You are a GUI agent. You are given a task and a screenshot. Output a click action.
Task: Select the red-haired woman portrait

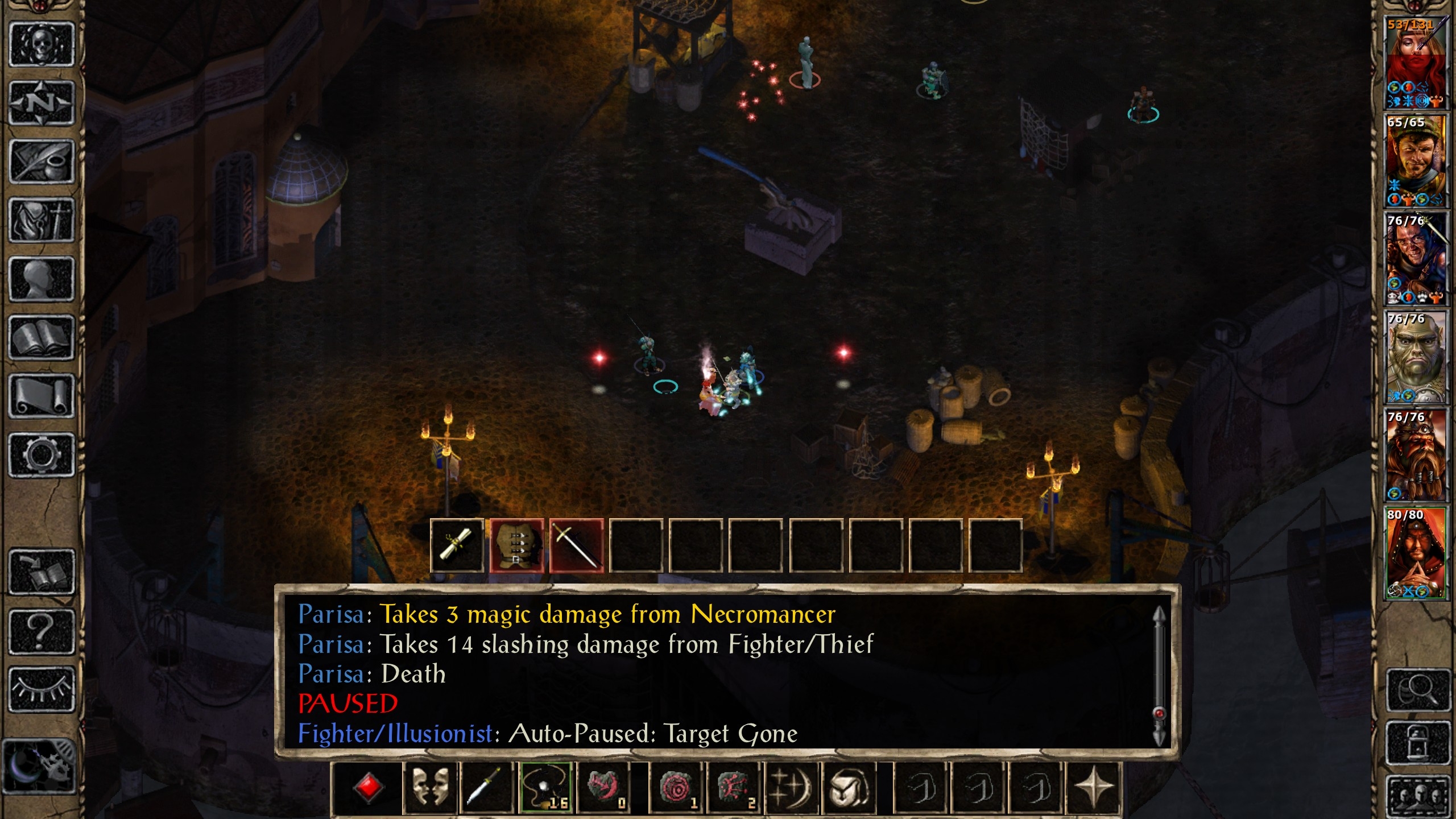(x=1416, y=63)
